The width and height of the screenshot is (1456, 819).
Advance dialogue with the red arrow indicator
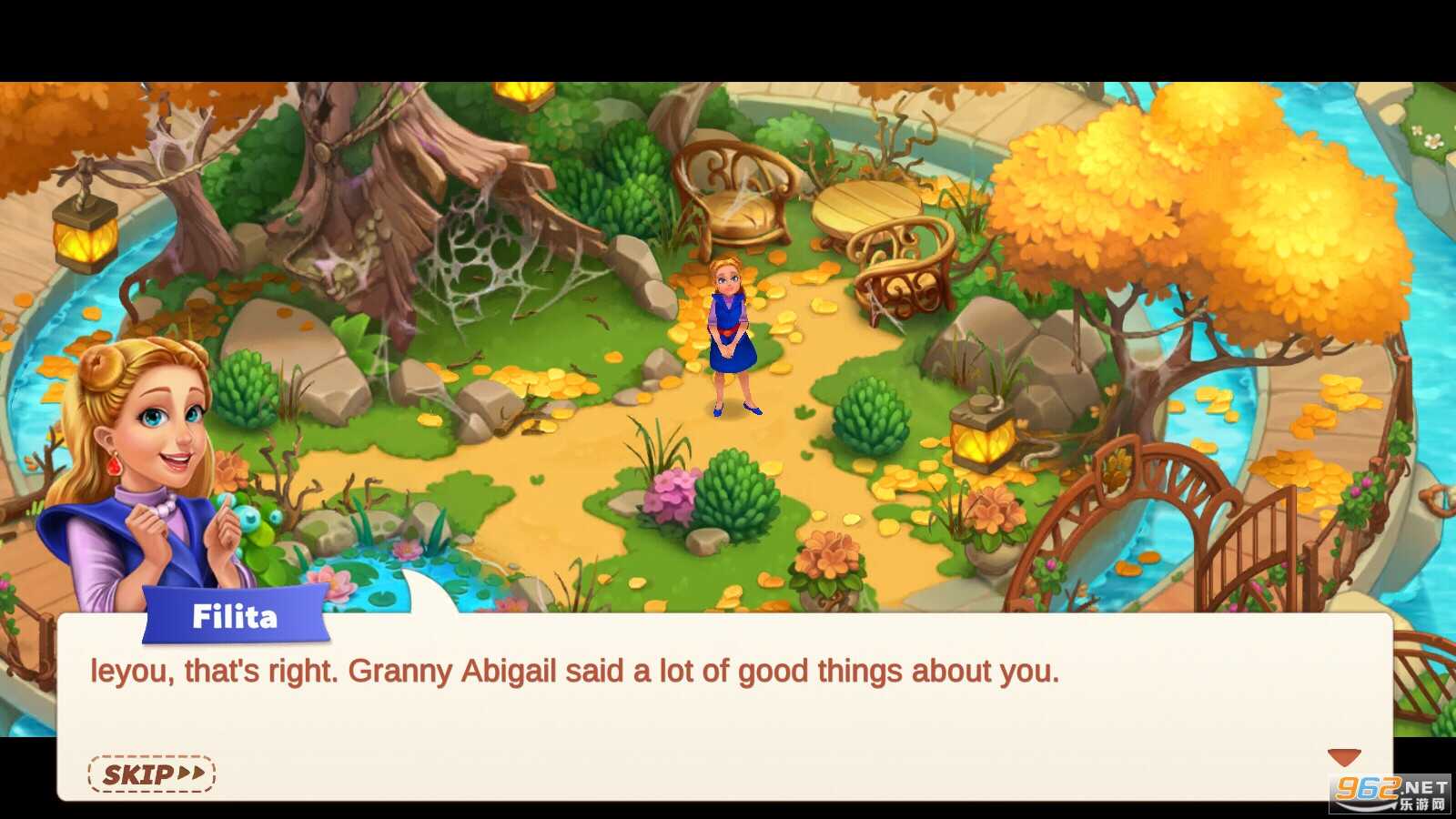pos(1343,757)
